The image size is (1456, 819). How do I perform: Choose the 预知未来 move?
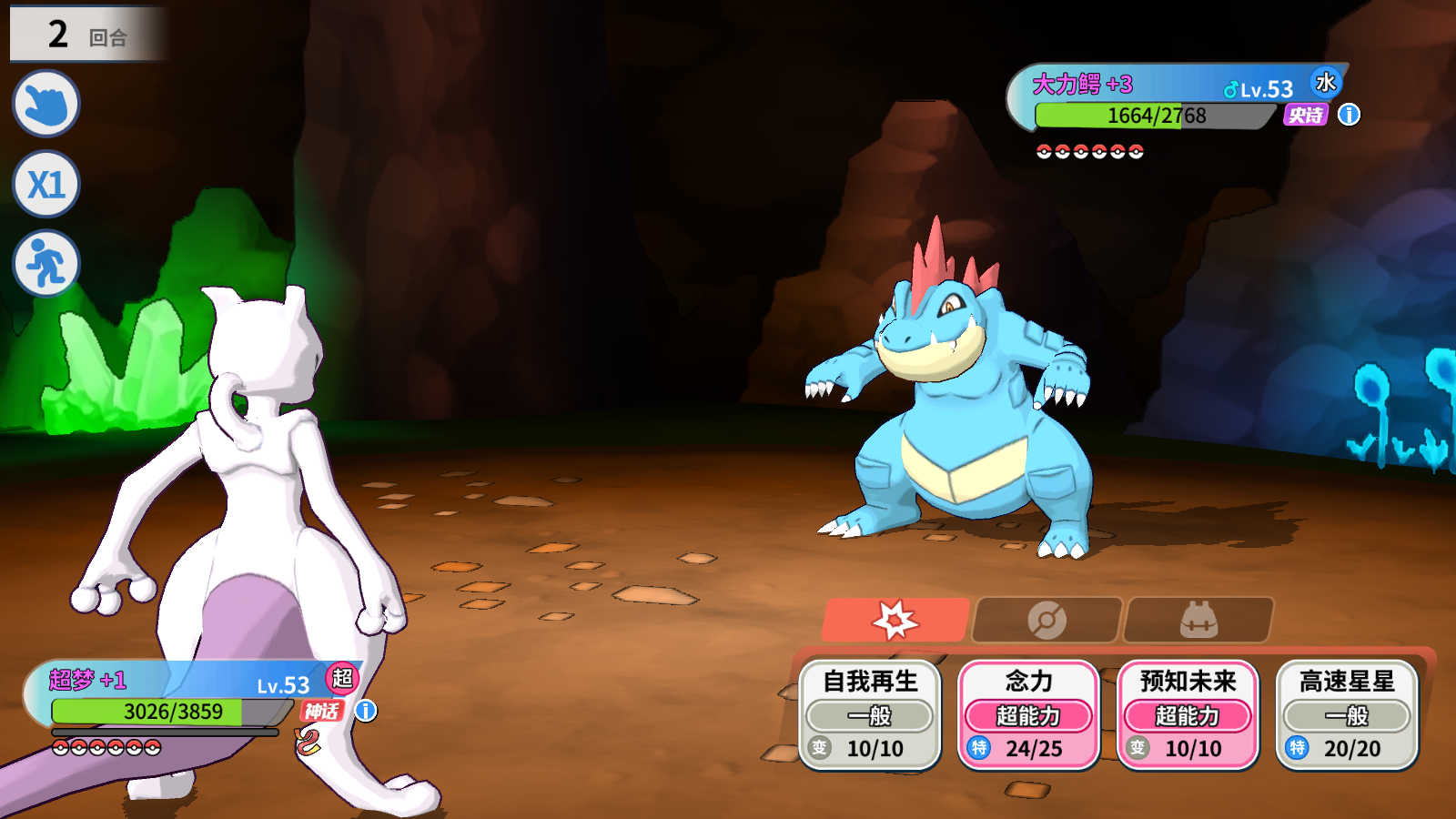(x=1188, y=715)
